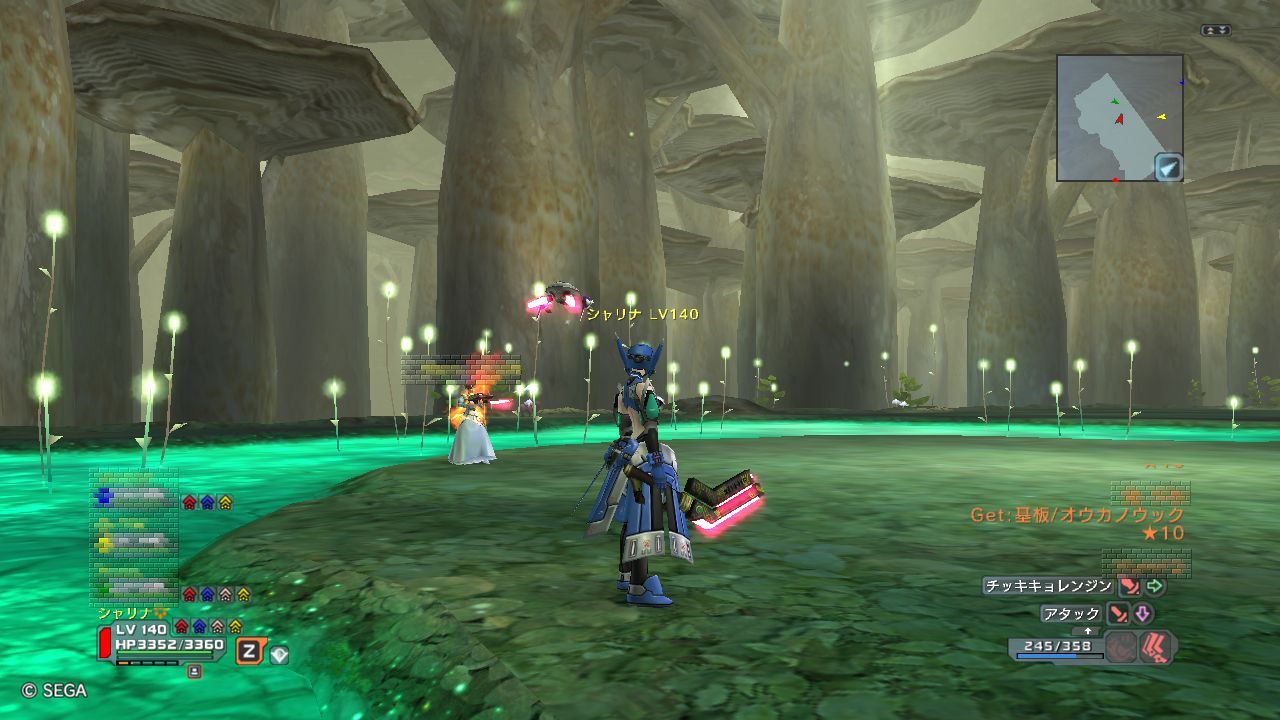Click the Get: 墓板/オウカノウック item notice
The height and width of the screenshot is (720, 1280).
(x=1077, y=515)
